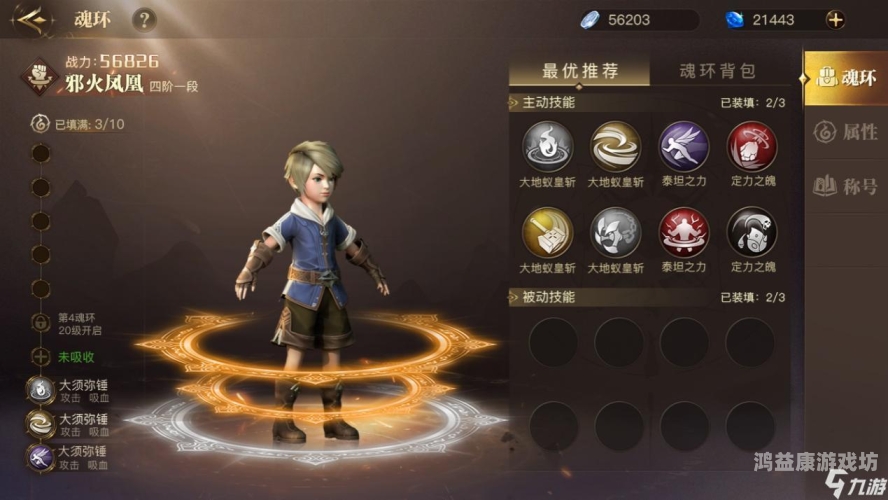Open the question mark help button
Viewport: 888px width, 500px height.
click(x=145, y=19)
